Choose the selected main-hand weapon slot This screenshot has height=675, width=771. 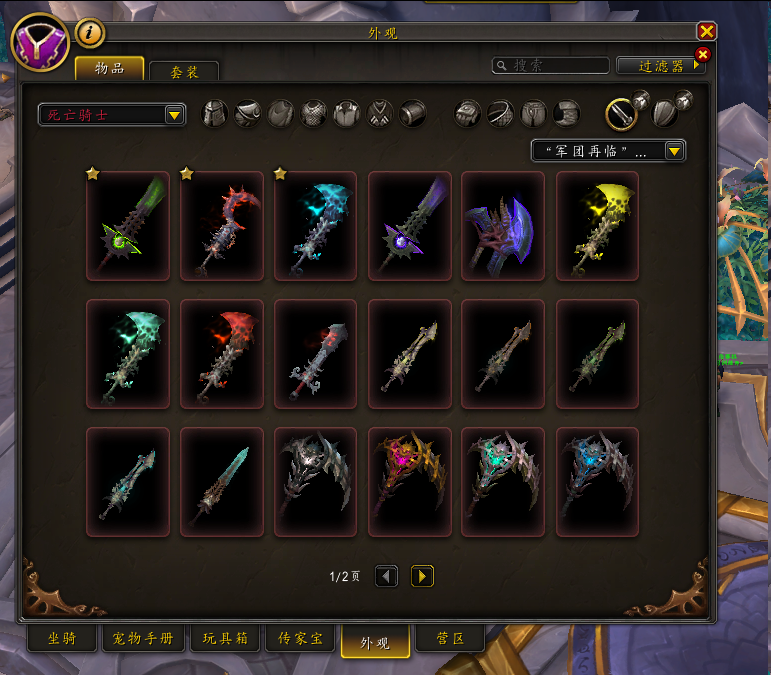pyautogui.click(x=621, y=114)
